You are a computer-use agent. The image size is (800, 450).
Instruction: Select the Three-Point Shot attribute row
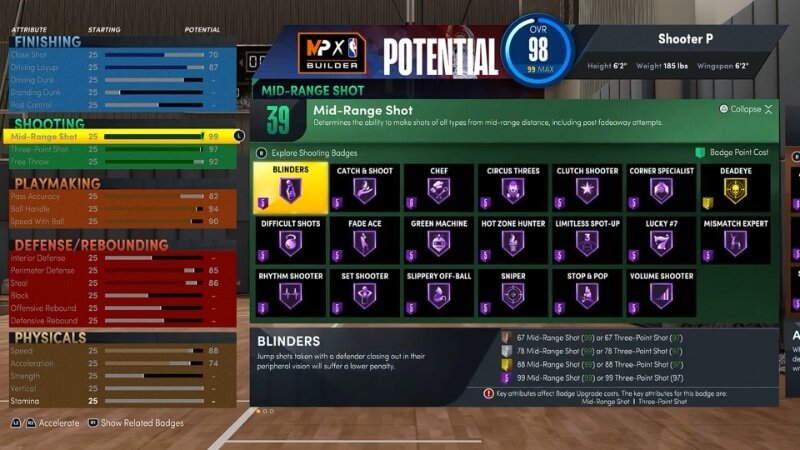(120, 148)
